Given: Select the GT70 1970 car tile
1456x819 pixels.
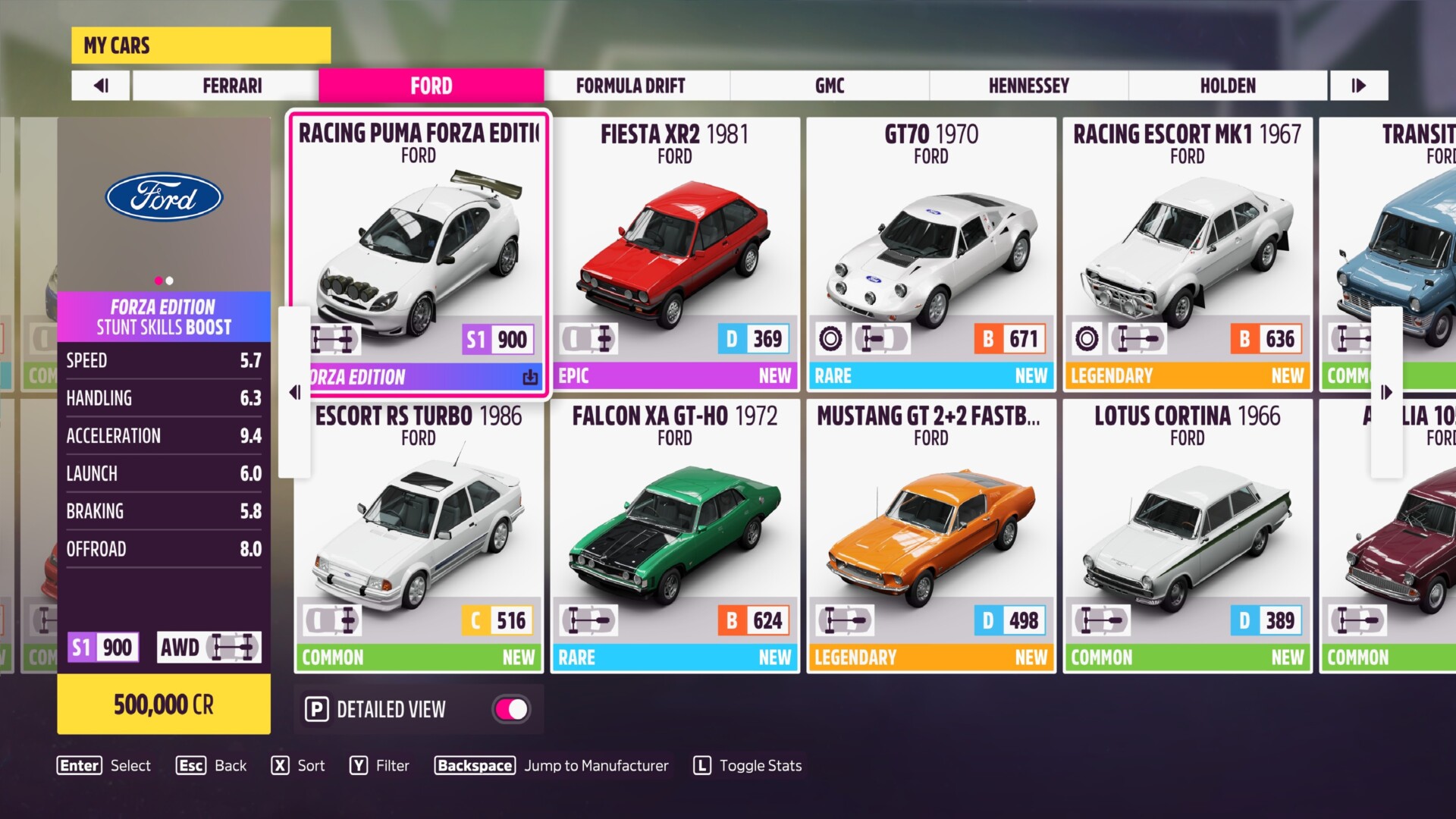Looking at the screenshot, I should pos(930,250).
